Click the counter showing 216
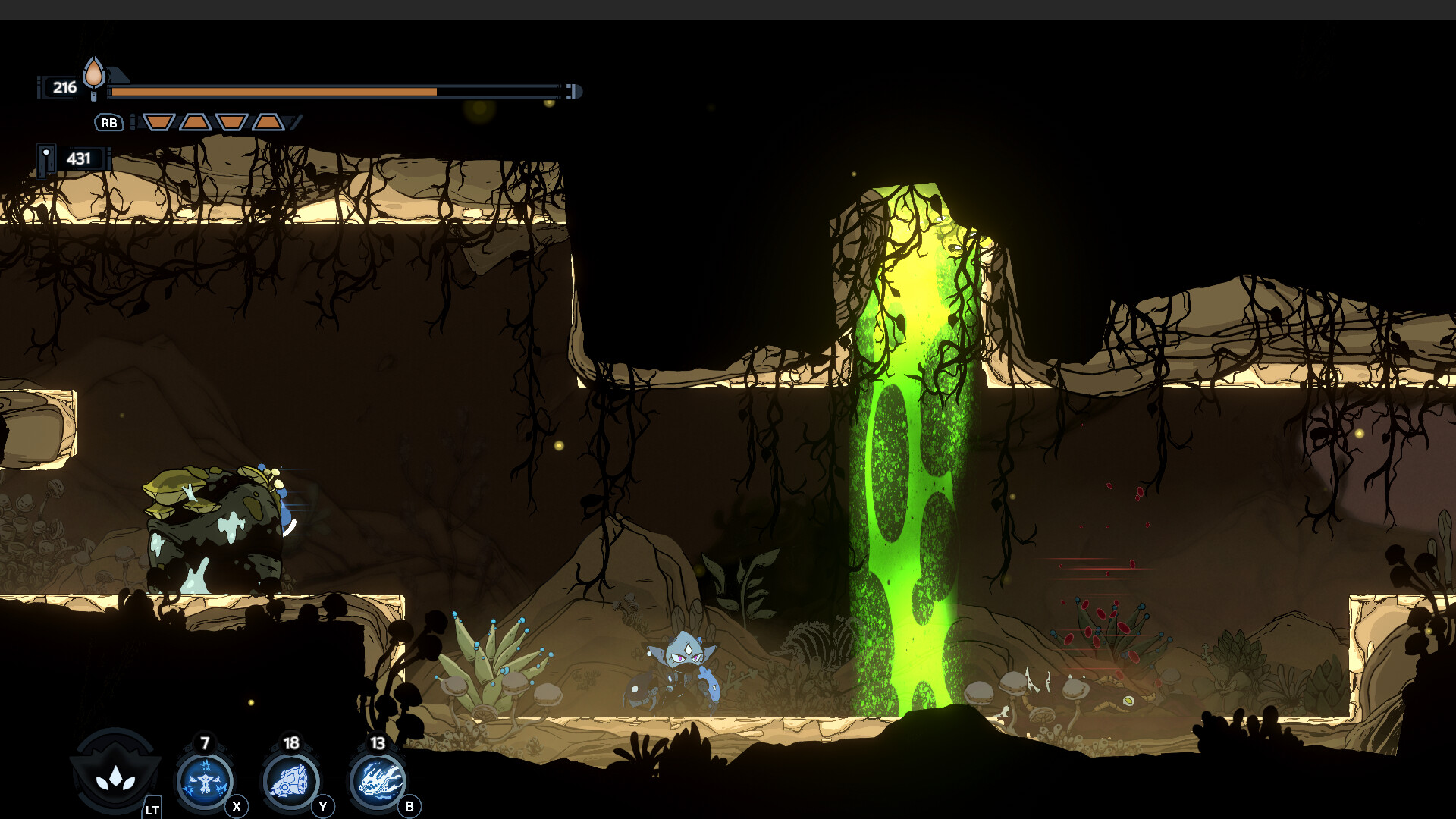 point(64,88)
